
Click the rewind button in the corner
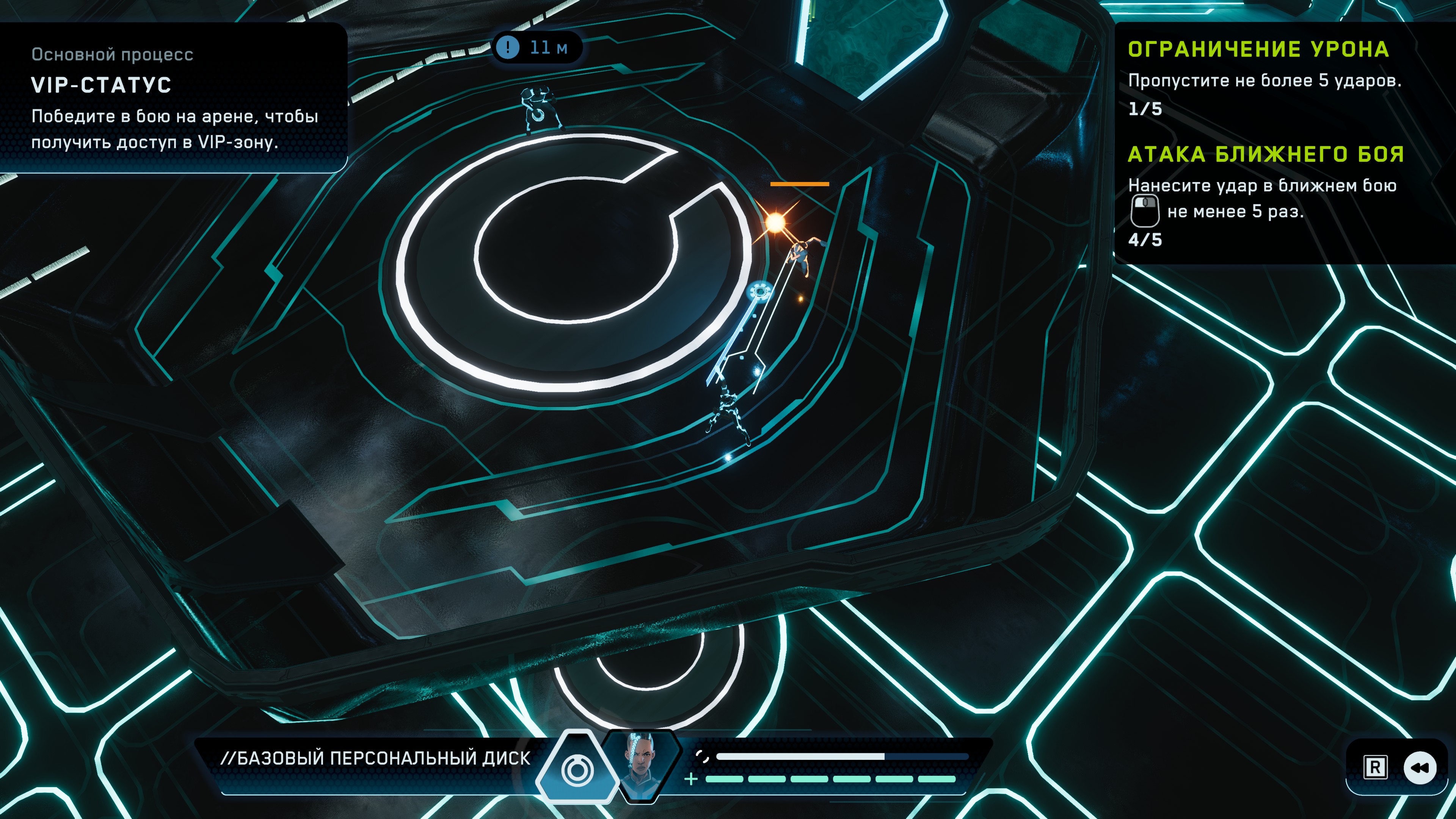pos(1419,767)
